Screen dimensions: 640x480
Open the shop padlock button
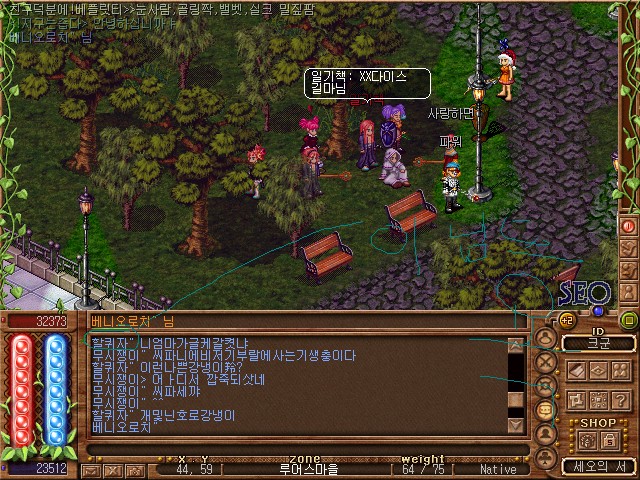point(610,440)
